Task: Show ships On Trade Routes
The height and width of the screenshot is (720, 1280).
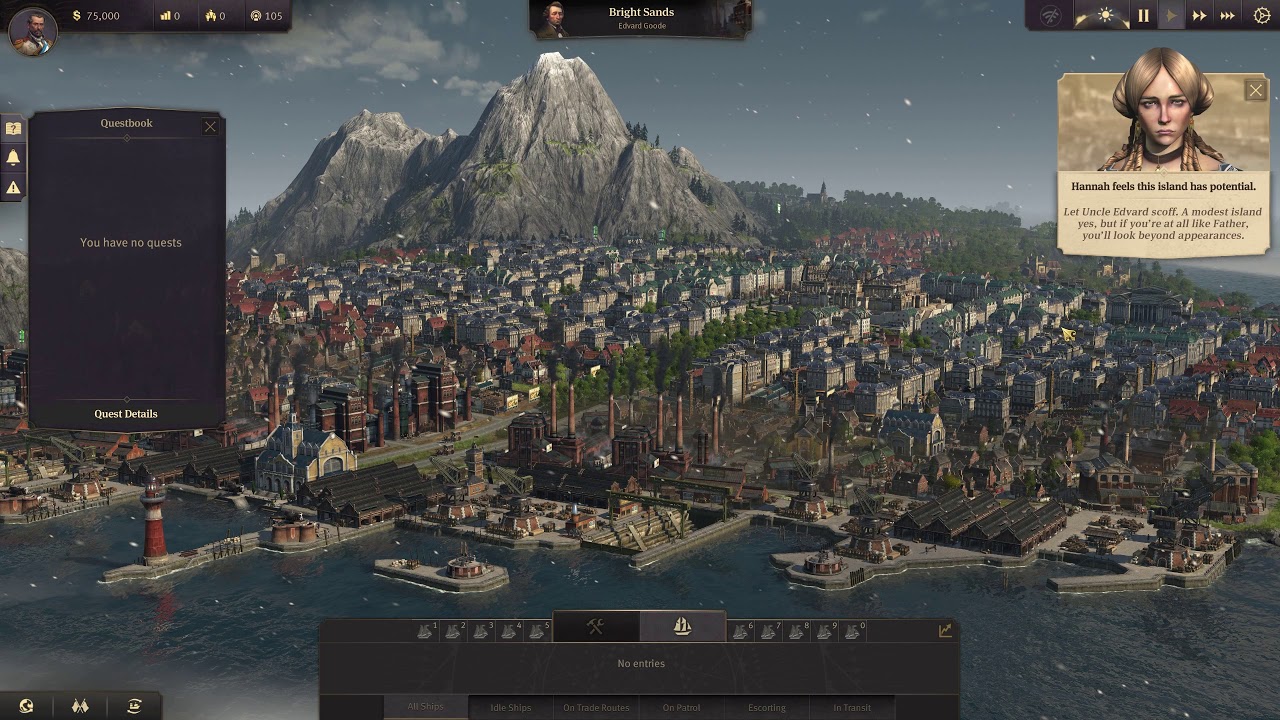Action: (x=596, y=707)
